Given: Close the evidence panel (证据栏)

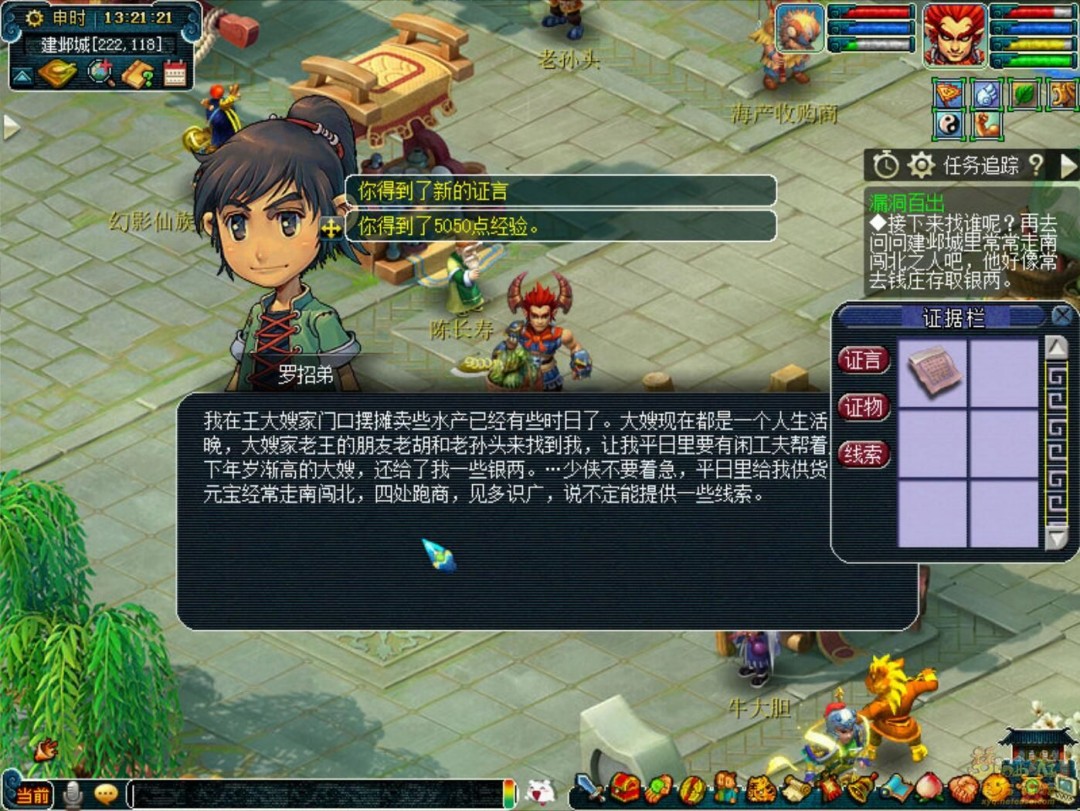Looking at the screenshot, I should point(1062,317).
